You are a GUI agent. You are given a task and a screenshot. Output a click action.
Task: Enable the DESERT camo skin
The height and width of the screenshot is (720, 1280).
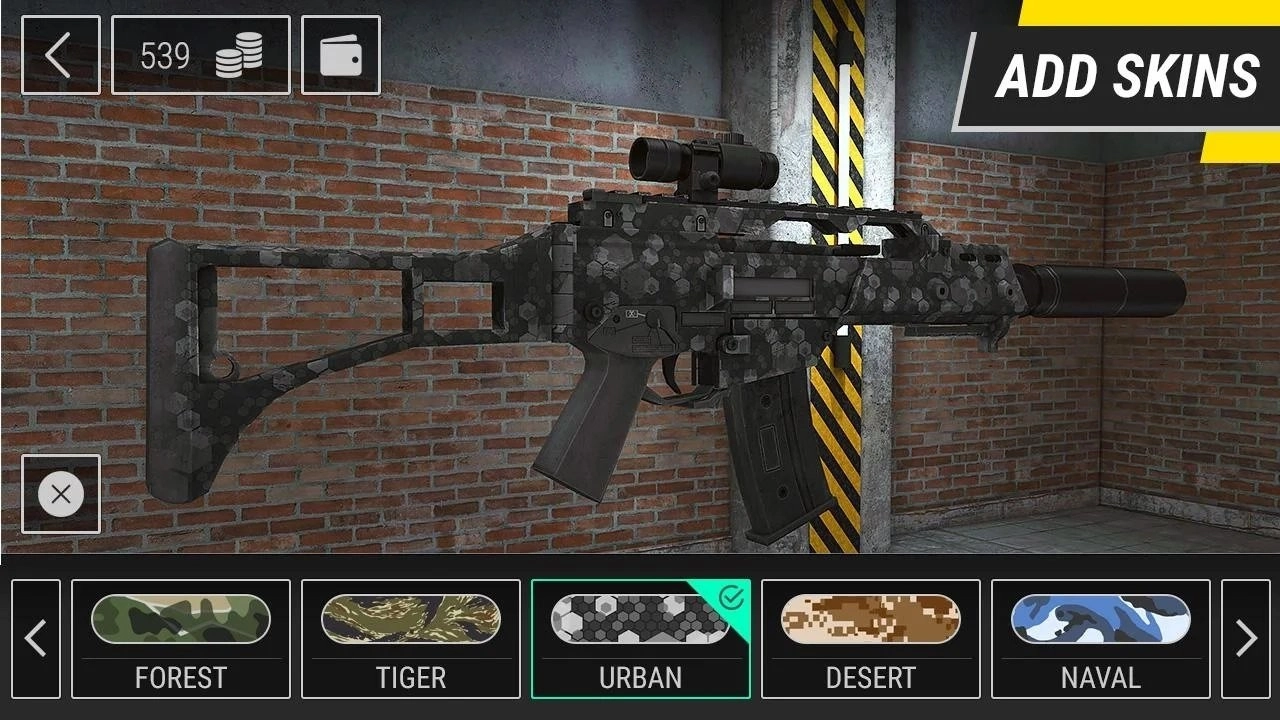tap(870, 637)
